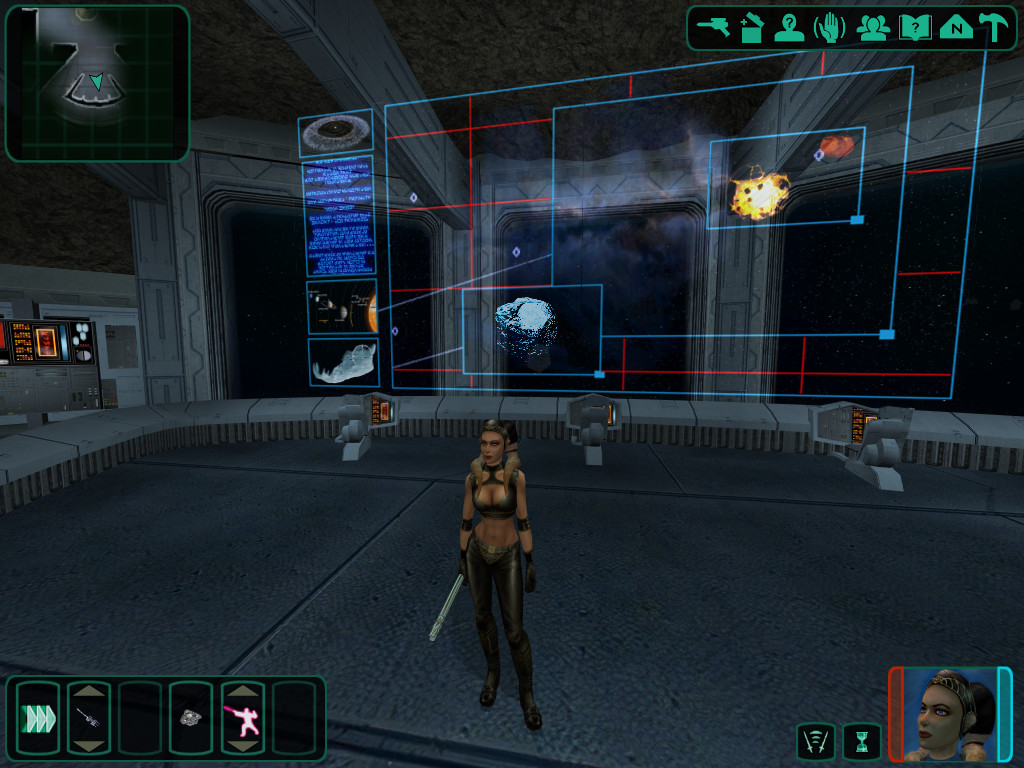Use the injector item in the action bar
This screenshot has width=1024, height=768.
click(x=88, y=717)
